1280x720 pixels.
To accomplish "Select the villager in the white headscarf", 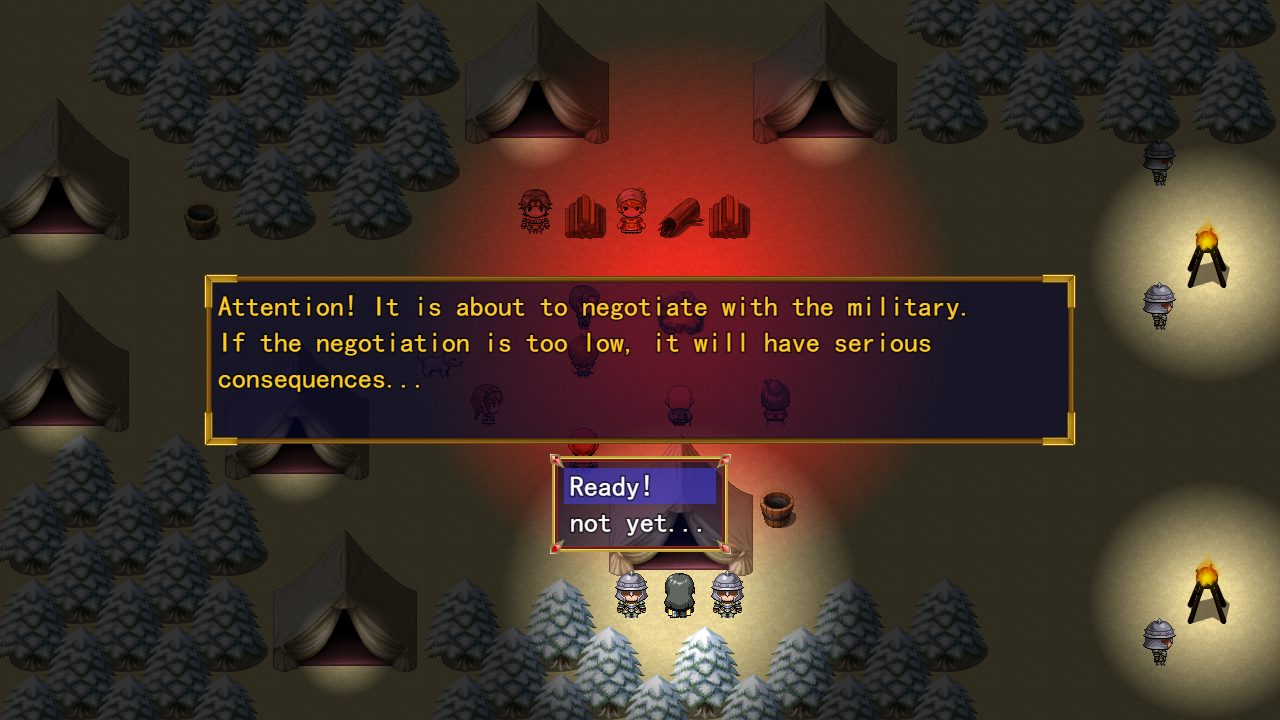I will (x=632, y=210).
